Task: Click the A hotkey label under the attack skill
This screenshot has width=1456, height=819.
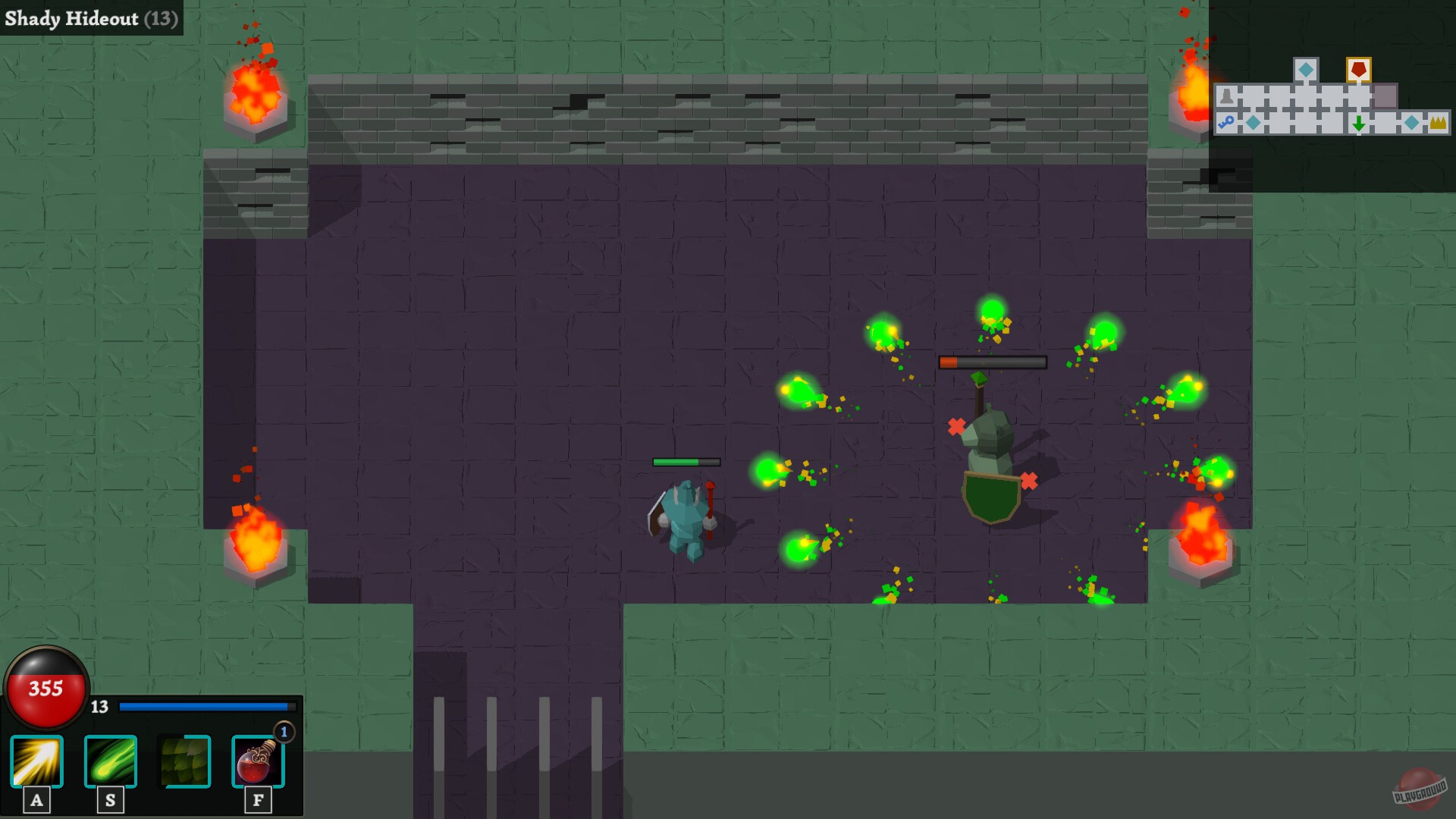Action: tap(36, 799)
